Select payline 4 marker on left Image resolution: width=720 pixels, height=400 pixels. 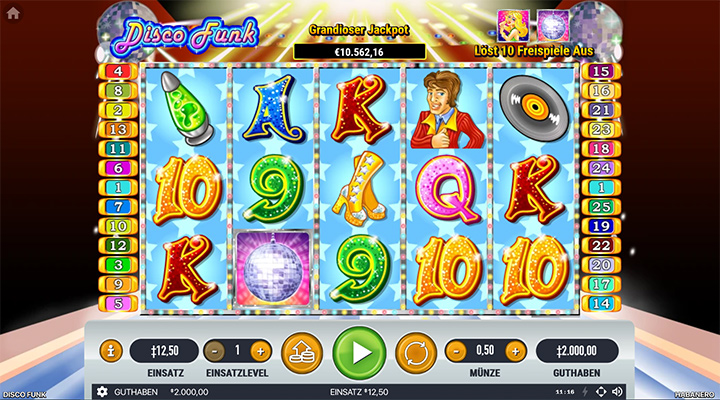118,72
